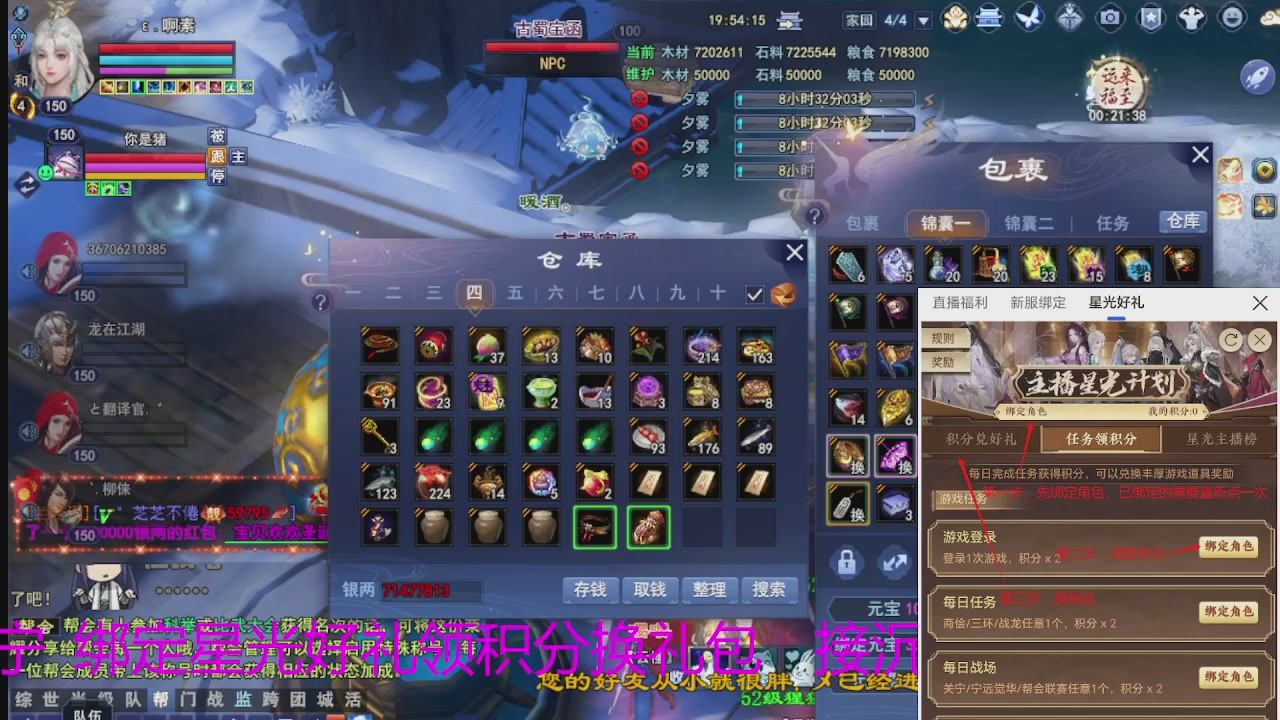Select the star shield achievement icon top bar
Image resolution: width=1280 pixels, height=720 pixels.
coord(1151,18)
